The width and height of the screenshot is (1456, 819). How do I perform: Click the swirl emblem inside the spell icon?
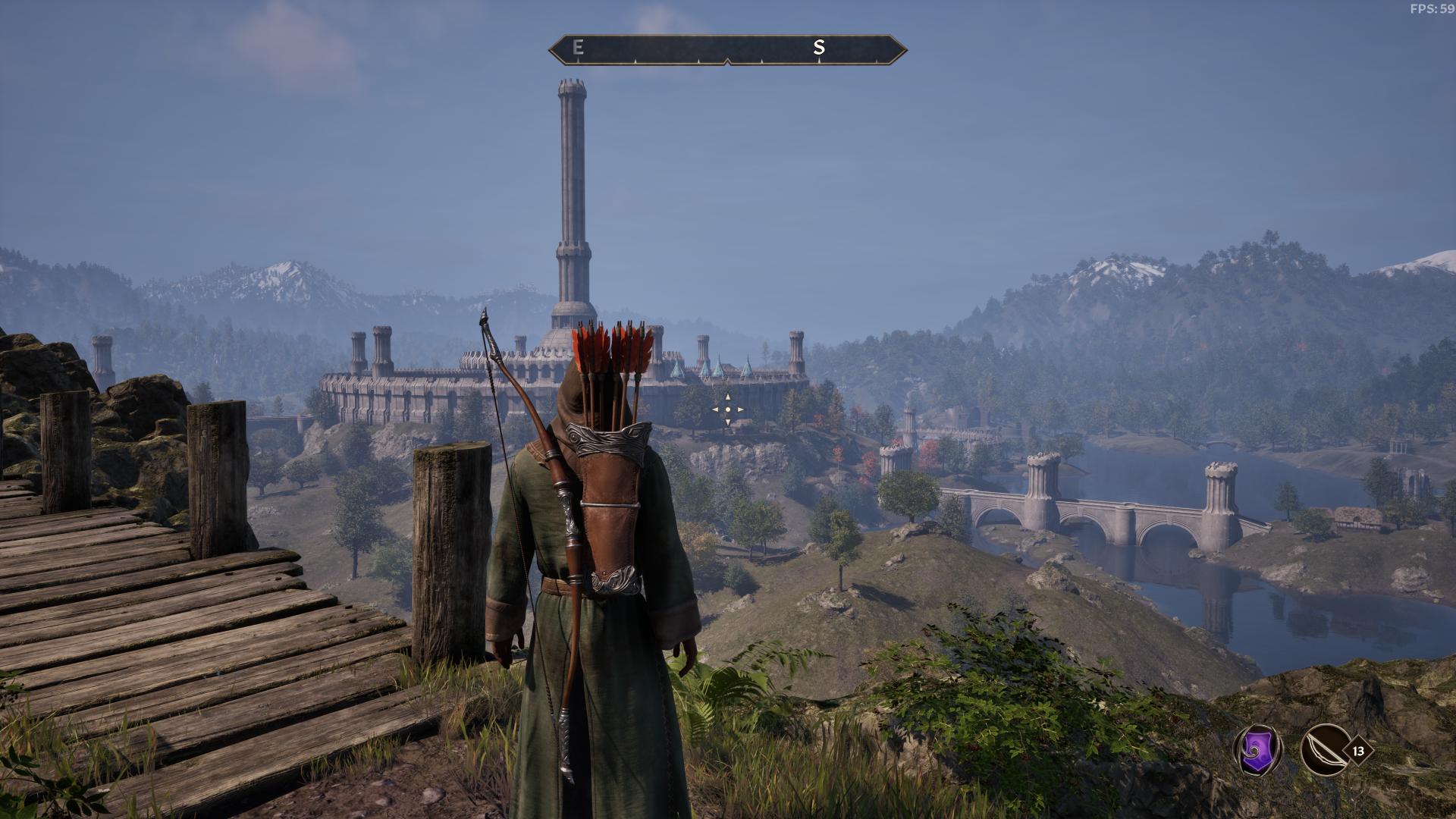tap(1255, 750)
